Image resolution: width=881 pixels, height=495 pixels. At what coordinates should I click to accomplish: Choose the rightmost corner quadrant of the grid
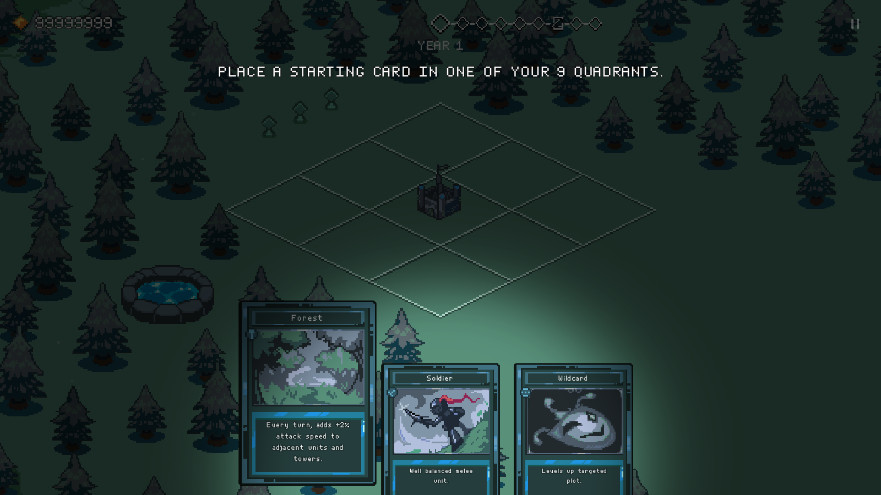tap(583, 210)
